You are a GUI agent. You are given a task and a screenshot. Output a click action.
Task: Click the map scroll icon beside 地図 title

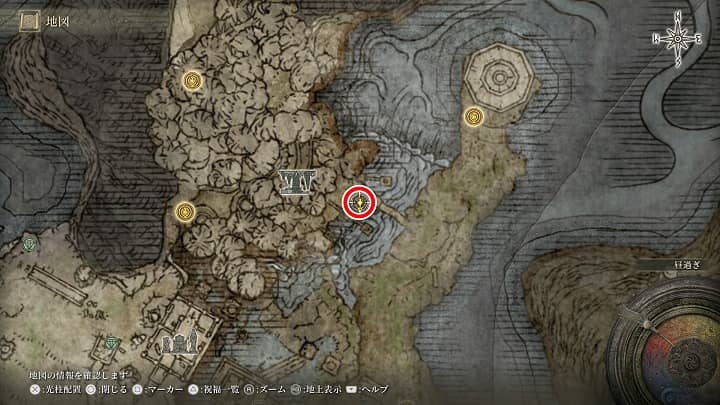pyautogui.click(x=29, y=19)
